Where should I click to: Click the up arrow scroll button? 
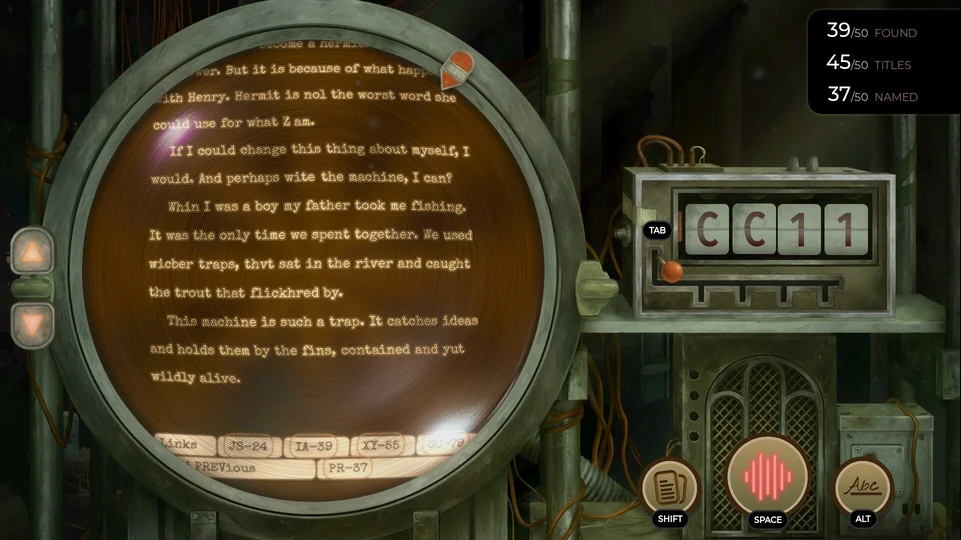pos(31,252)
